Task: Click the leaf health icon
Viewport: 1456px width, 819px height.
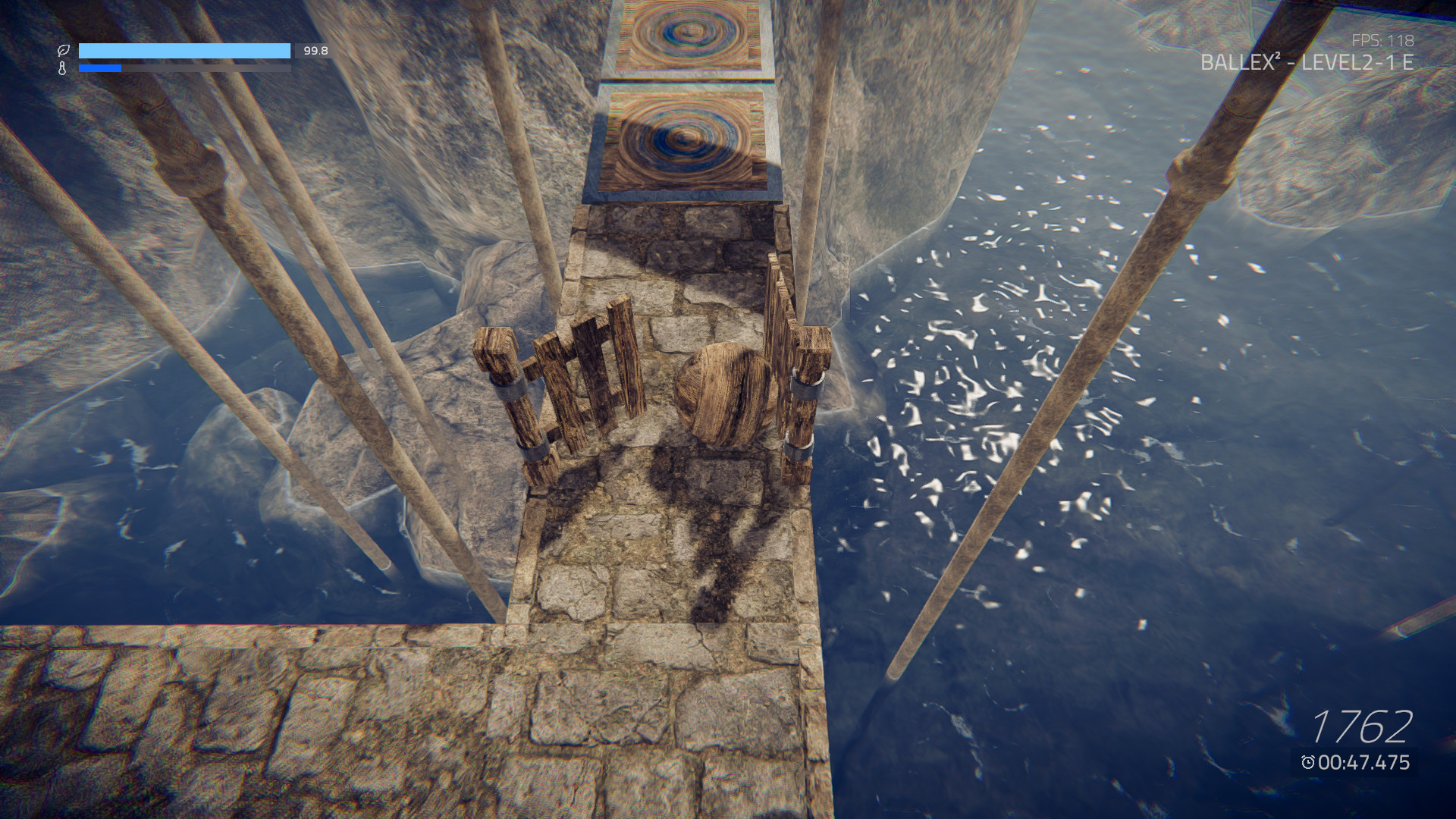Action: click(64, 51)
